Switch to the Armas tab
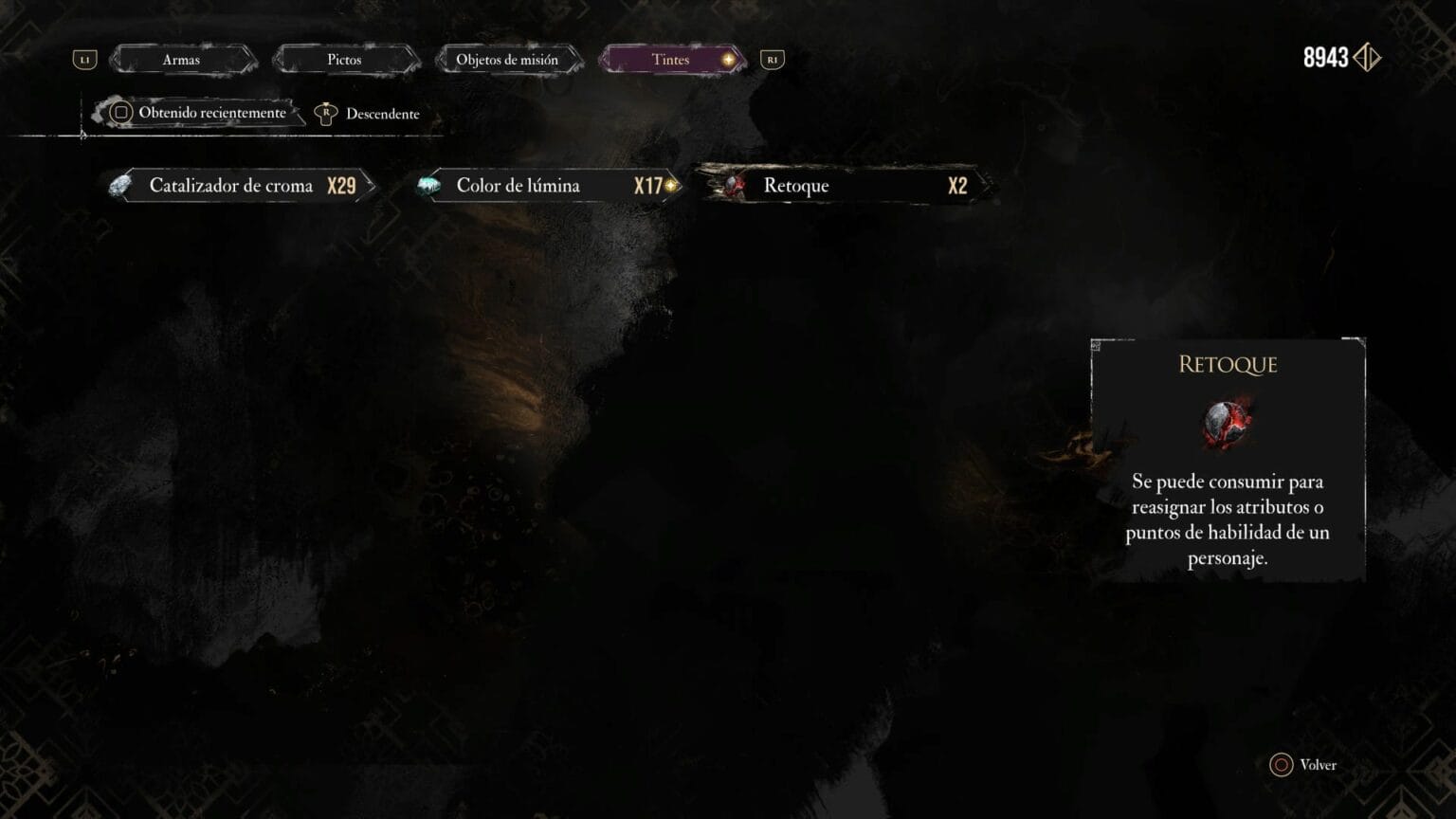 (181, 60)
